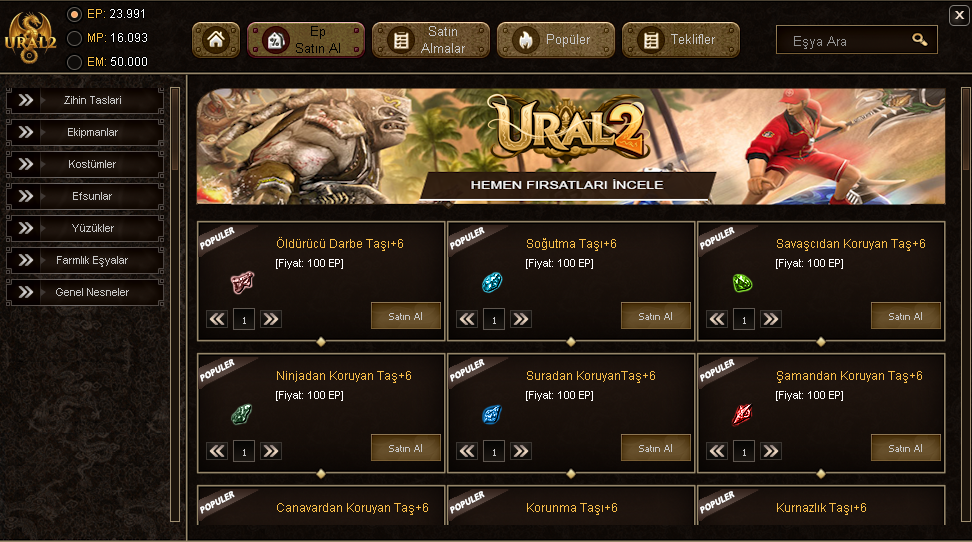Screen dimensions: 972x542
Task: Select the MP currency radio button
Action: tap(74, 38)
